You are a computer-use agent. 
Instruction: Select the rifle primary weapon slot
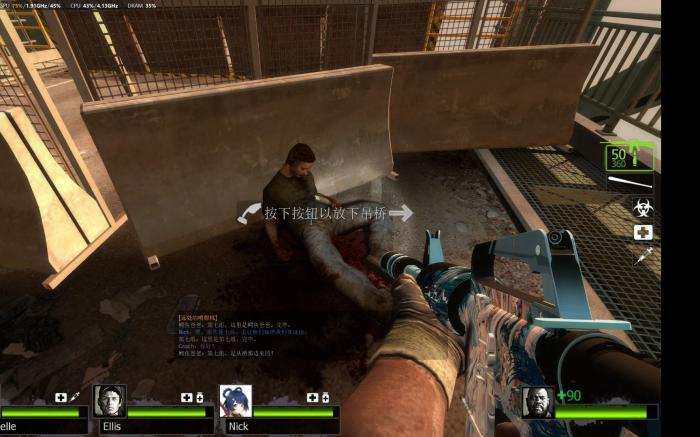coord(628,157)
